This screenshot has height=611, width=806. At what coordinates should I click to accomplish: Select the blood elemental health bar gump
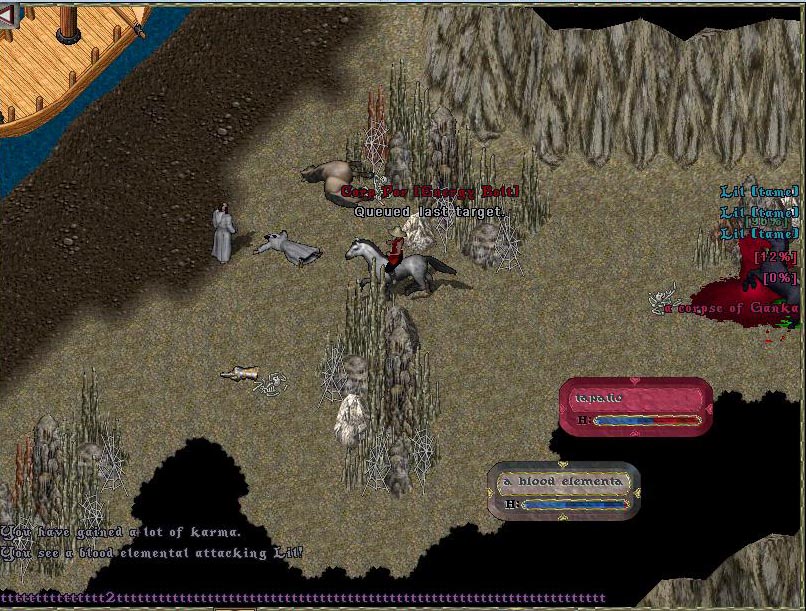click(x=564, y=490)
